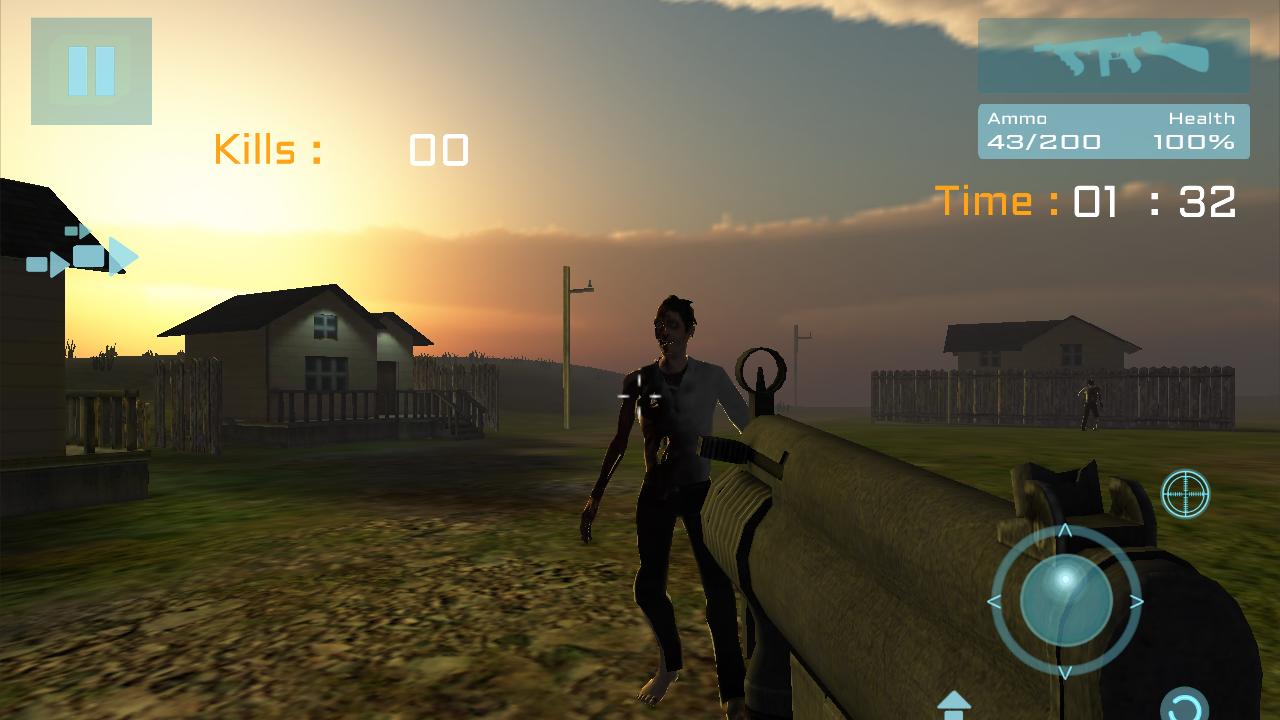
Task: Tap the rifle thumbnail in the top-right panel
Action: click(x=1113, y=55)
